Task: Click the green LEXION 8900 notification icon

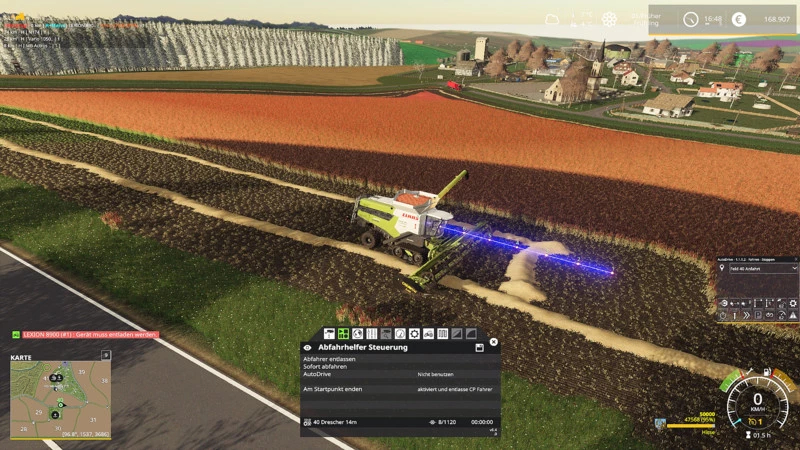Action: (16, 334)
